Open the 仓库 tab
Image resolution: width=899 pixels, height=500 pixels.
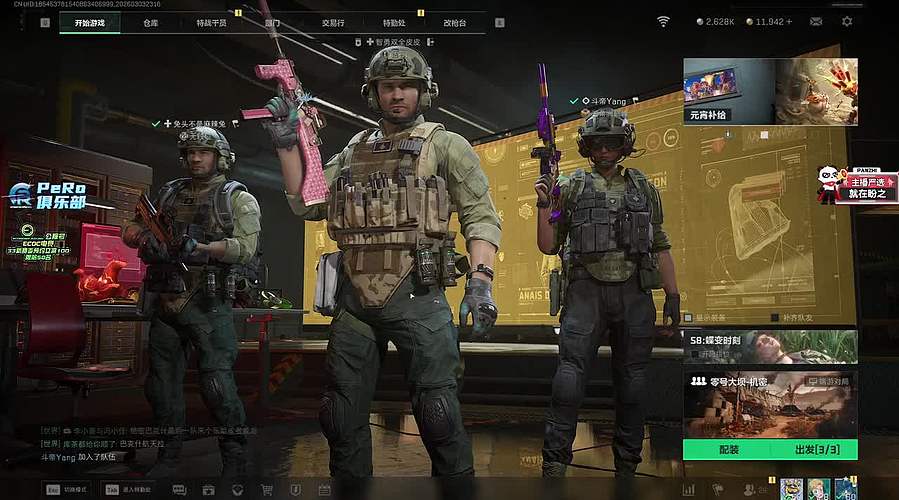(150, 21)
